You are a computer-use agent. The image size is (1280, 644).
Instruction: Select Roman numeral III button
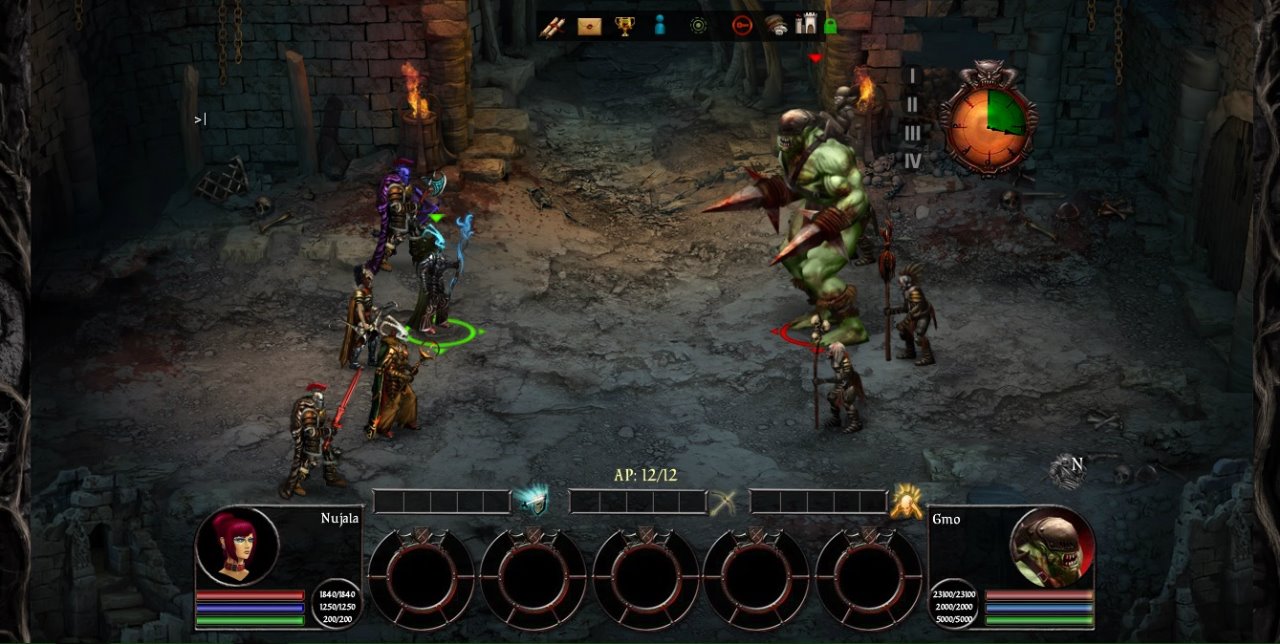pyautogui.click(x=911, y=132)
